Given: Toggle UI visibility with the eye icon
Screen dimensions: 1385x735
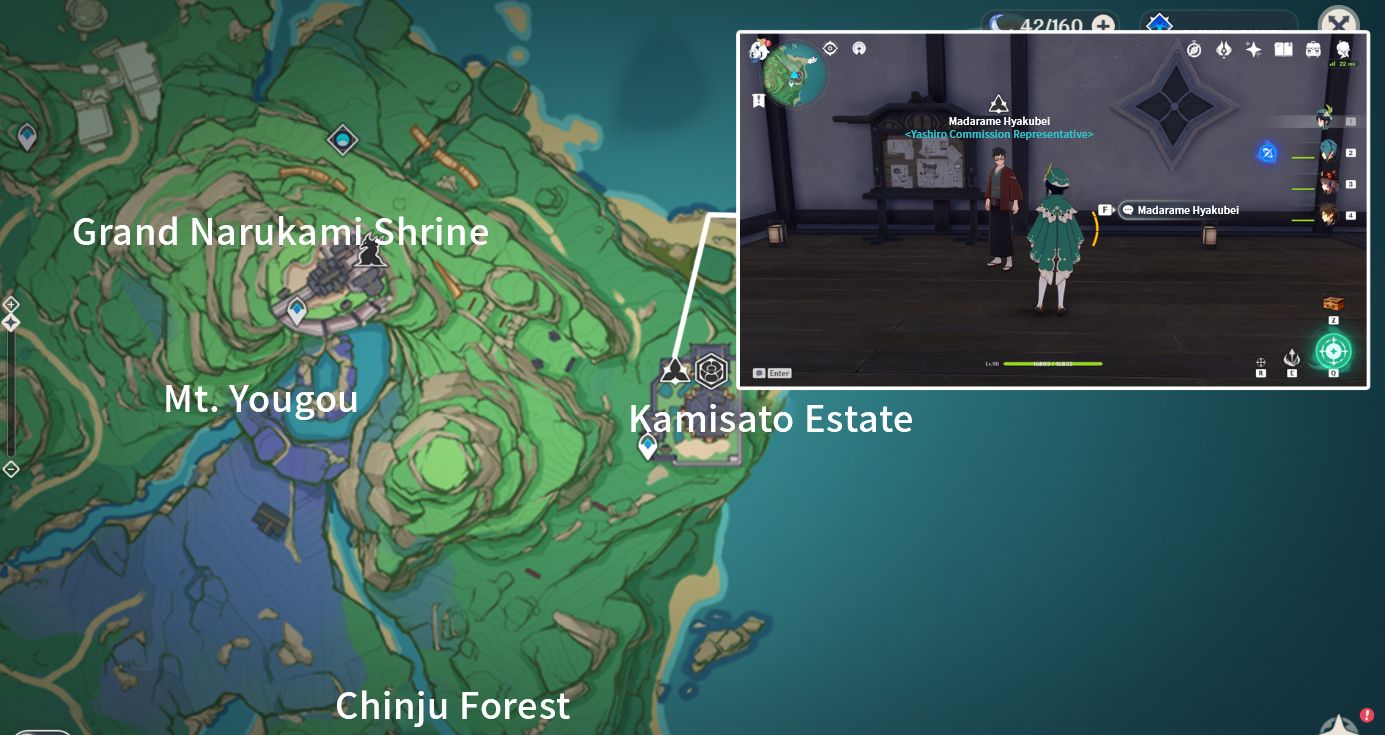Looking at the screenshot, I should (830, 48).
